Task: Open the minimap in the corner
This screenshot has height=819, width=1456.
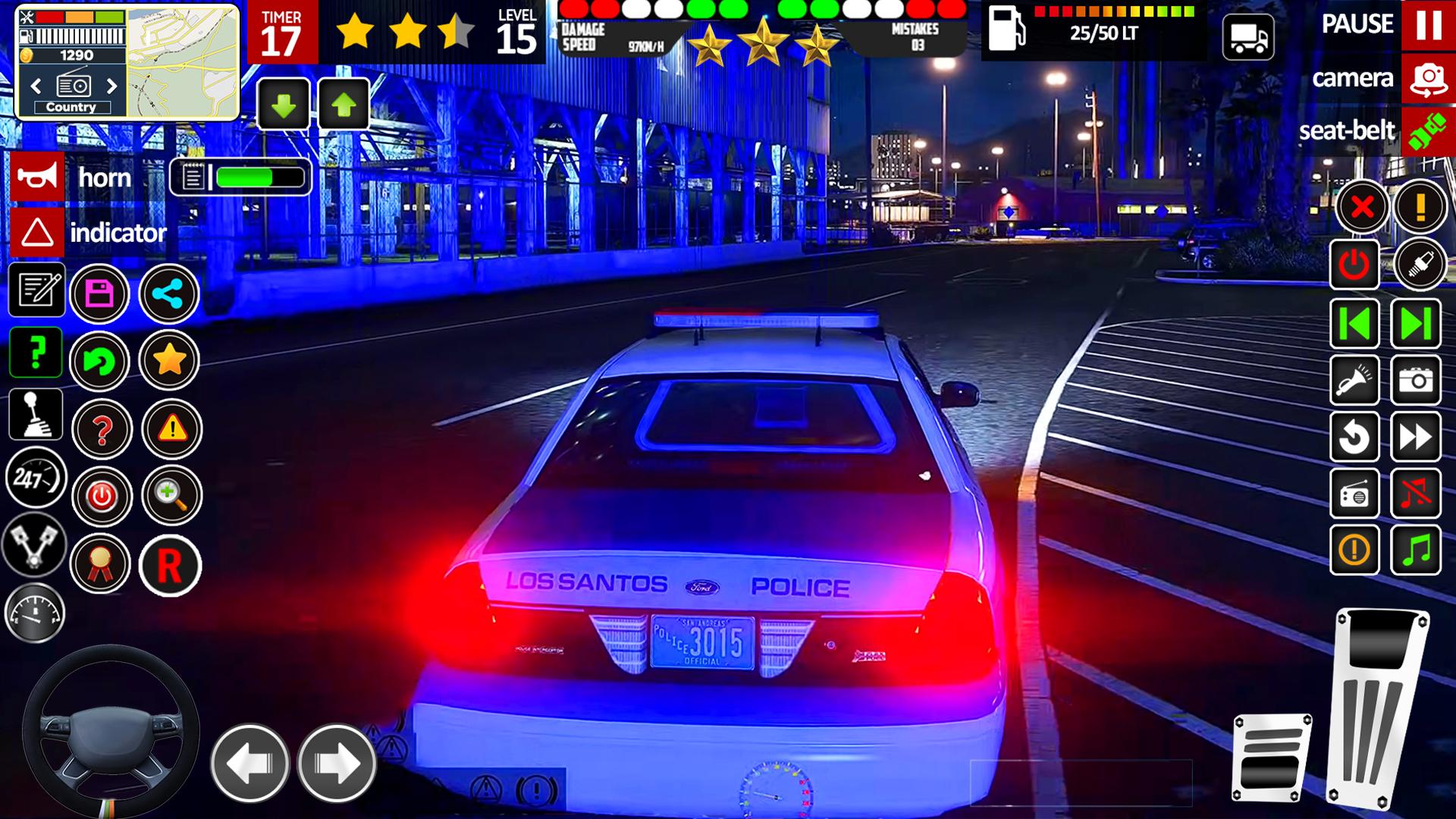Action: (x=182, y=62)
